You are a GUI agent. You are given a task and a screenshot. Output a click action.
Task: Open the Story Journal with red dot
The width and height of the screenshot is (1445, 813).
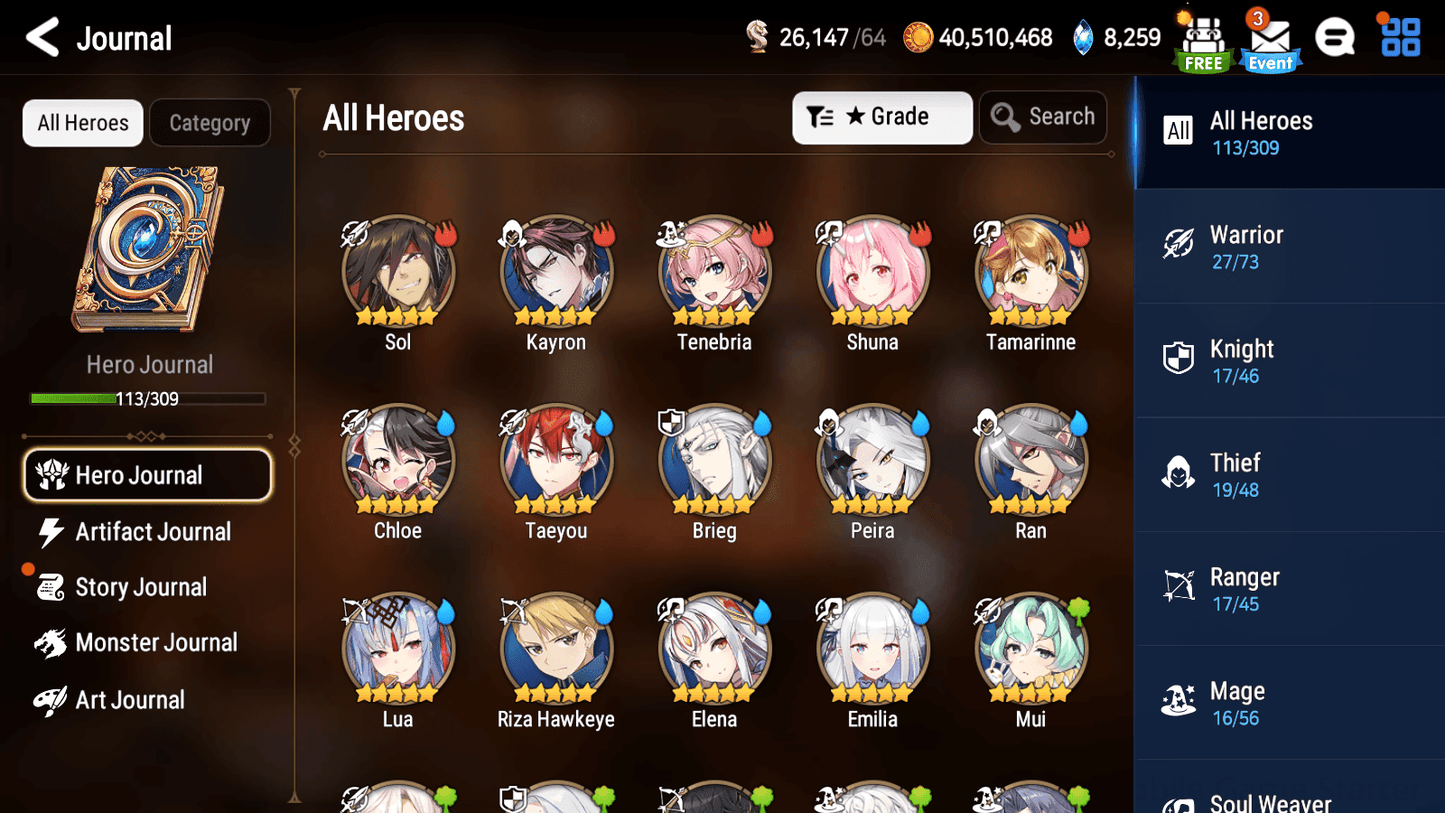click(x=141, y=587)
